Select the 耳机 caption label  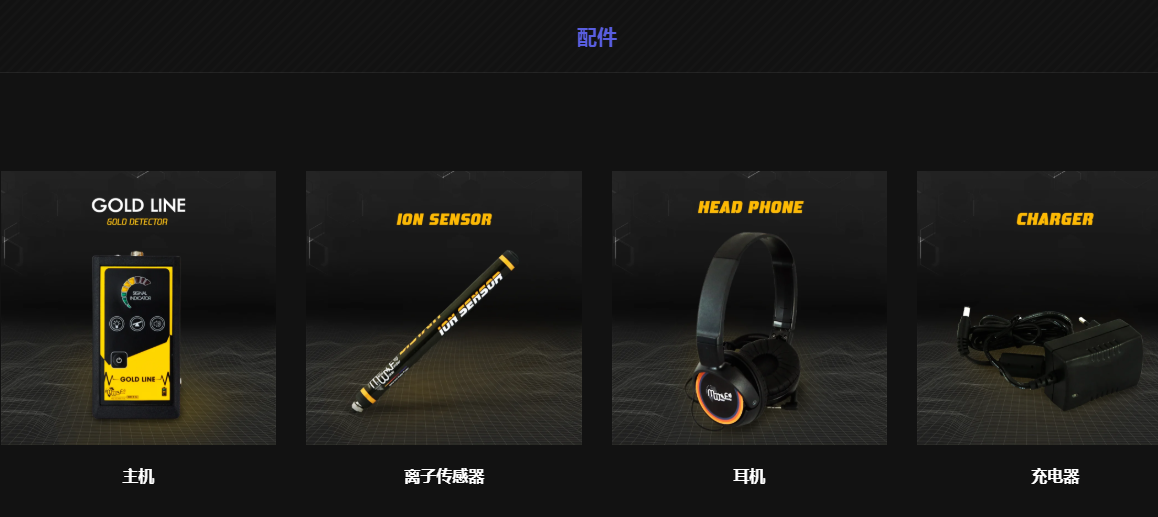point(749,477)
